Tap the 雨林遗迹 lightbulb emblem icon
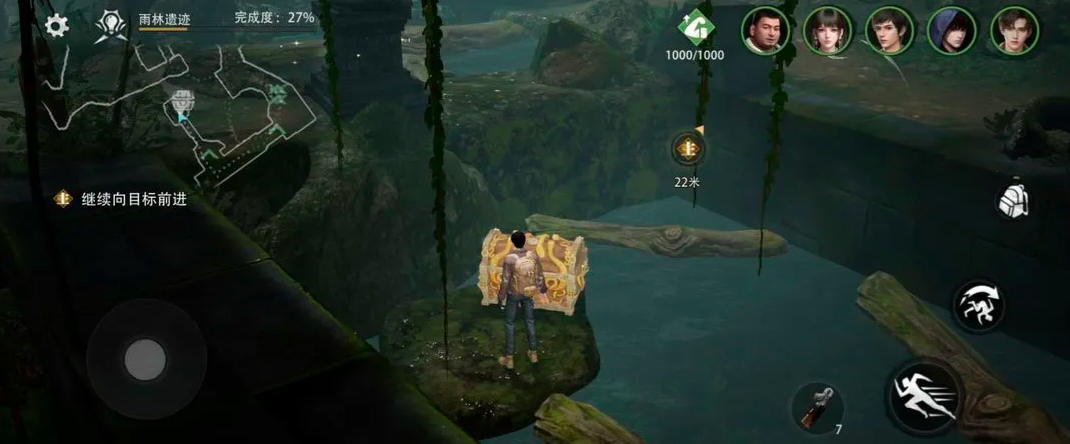The height and width of the screenshot is (444, 1070). tap(109, 26)
